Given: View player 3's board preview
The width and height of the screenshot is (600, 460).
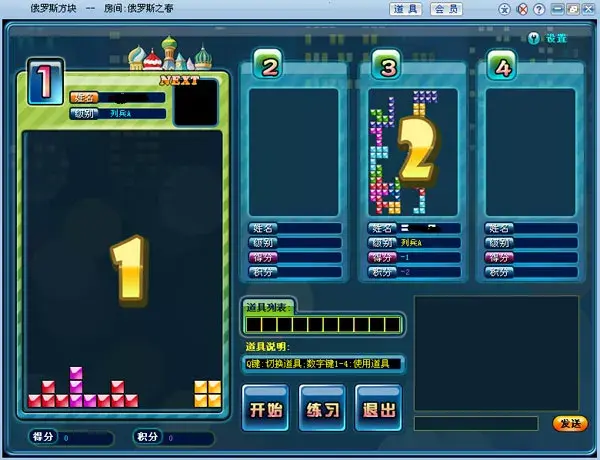Looking at the screenshot, I should click(413, 150).
